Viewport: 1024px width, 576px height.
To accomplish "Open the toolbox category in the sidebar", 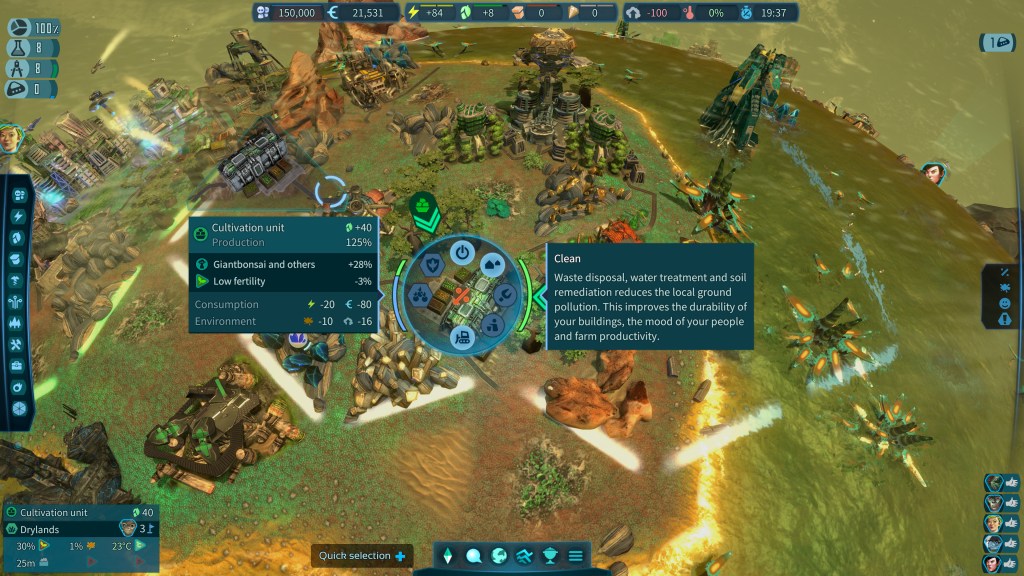I will tap(18, 366).
